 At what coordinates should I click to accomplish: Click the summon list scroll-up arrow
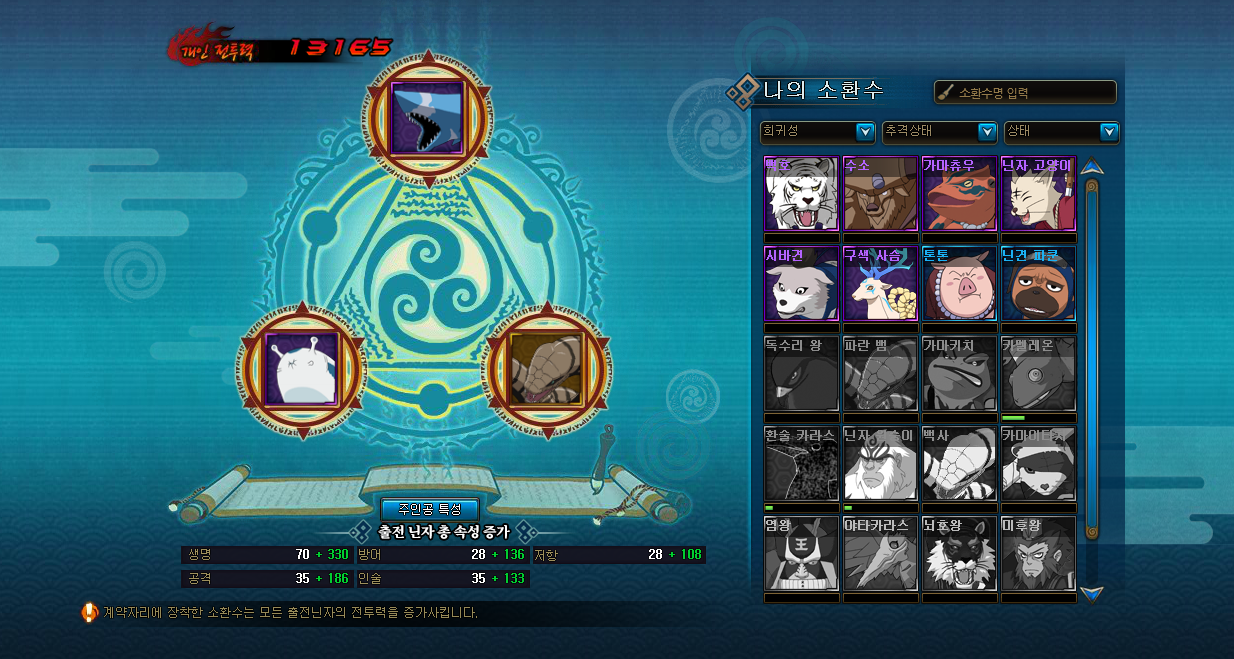[x=1091, y=166]
